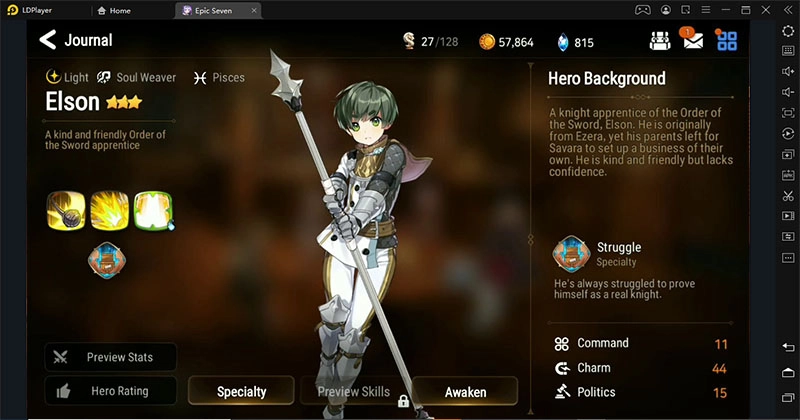Open the mailbox envelope icon
Viewport: 800px width, 420px height.
pyautogui.click(x=693, y=41)
